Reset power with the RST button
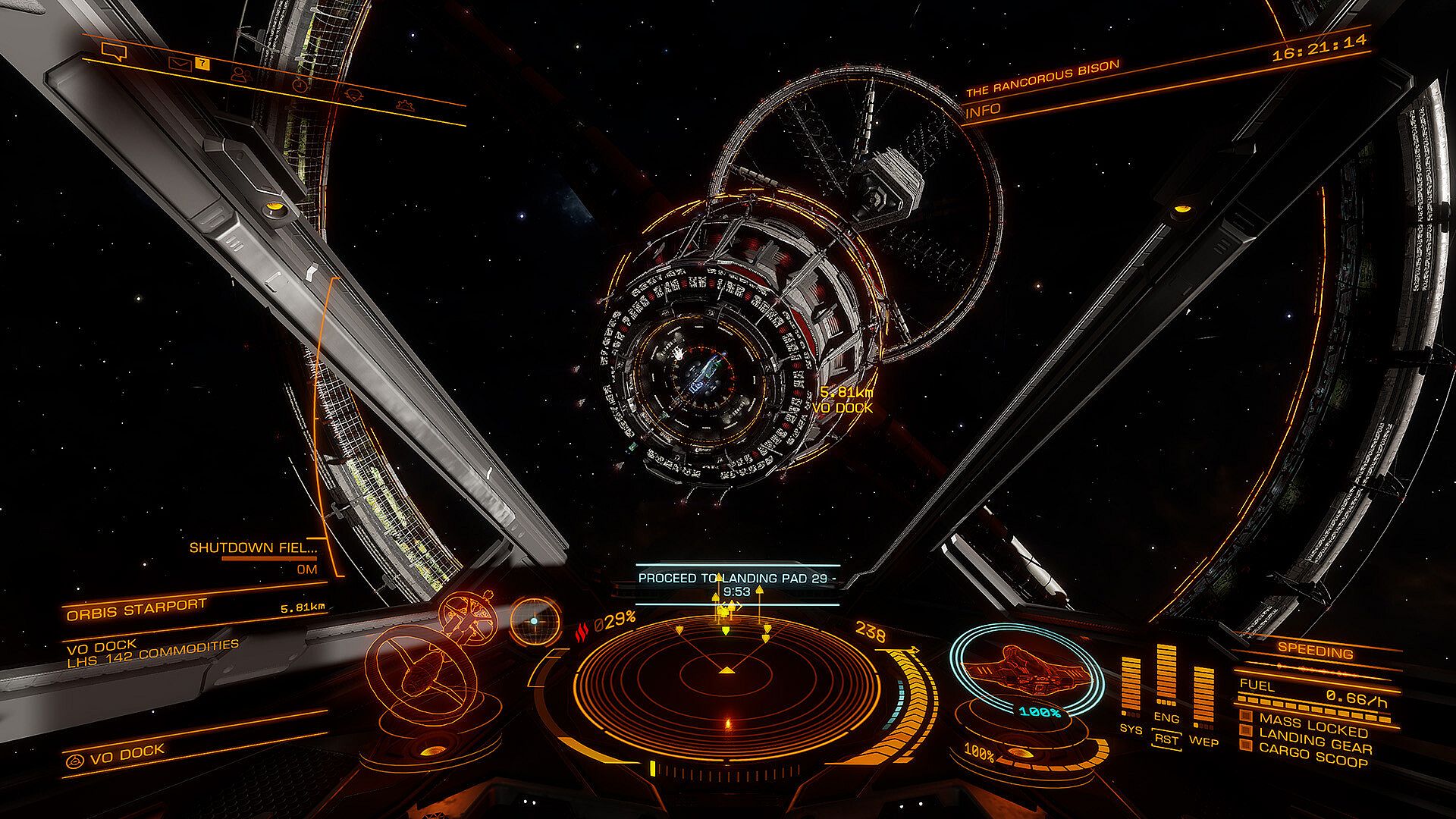1456x819 pixels. [x=1166, y=738]
